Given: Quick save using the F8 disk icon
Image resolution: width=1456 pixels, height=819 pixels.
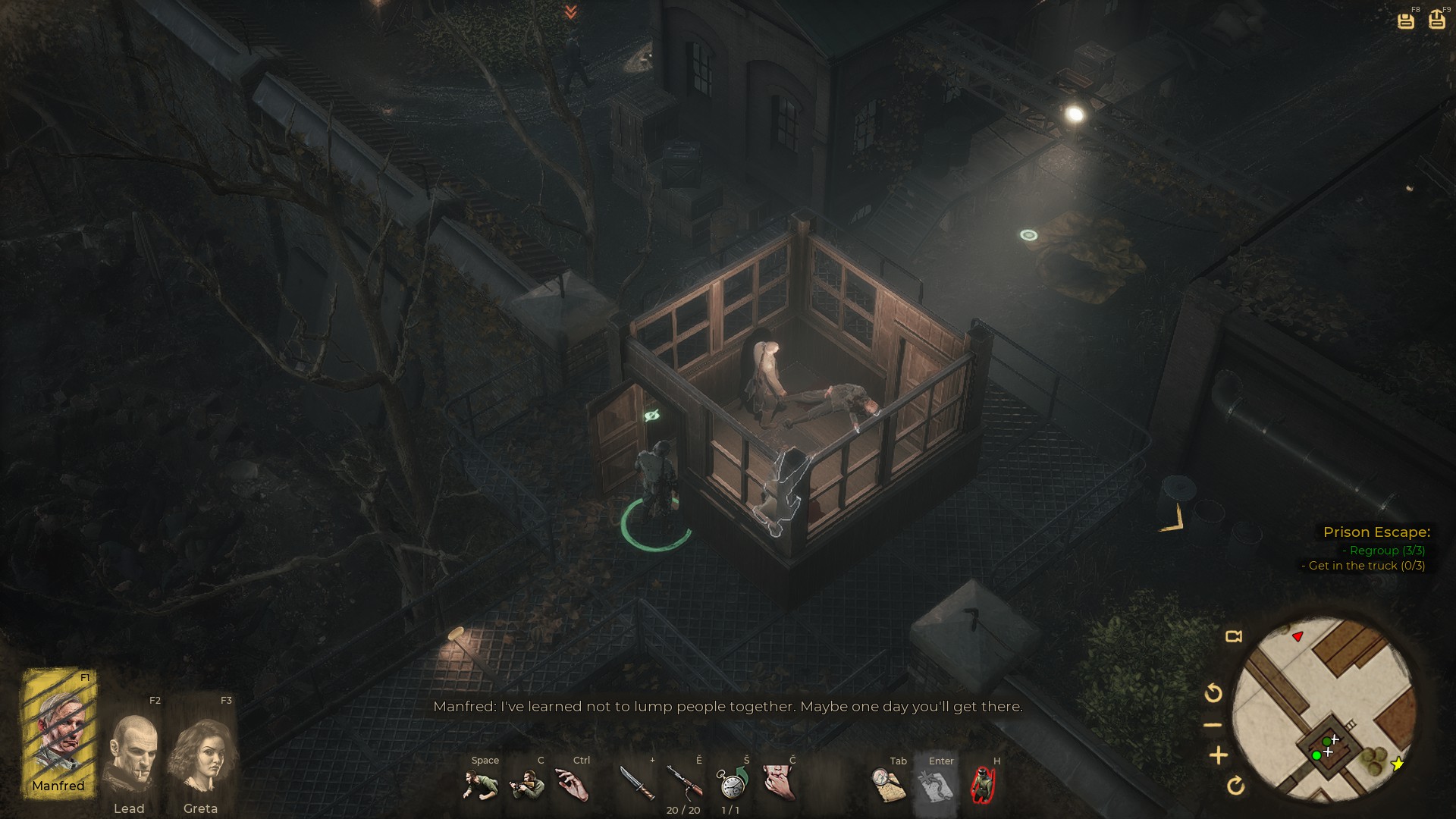Looking at the screenshot, I should [1406, 20].
